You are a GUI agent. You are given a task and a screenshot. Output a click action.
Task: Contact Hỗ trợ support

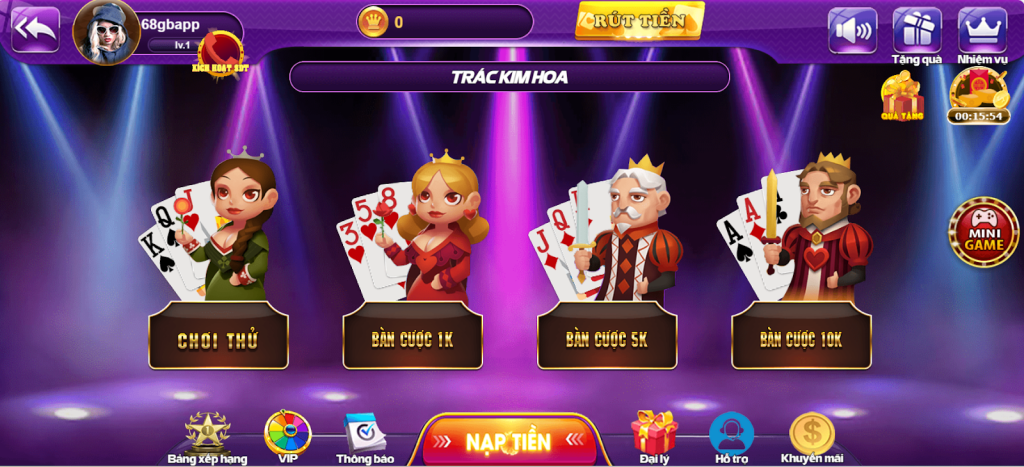tap(731, 433)
